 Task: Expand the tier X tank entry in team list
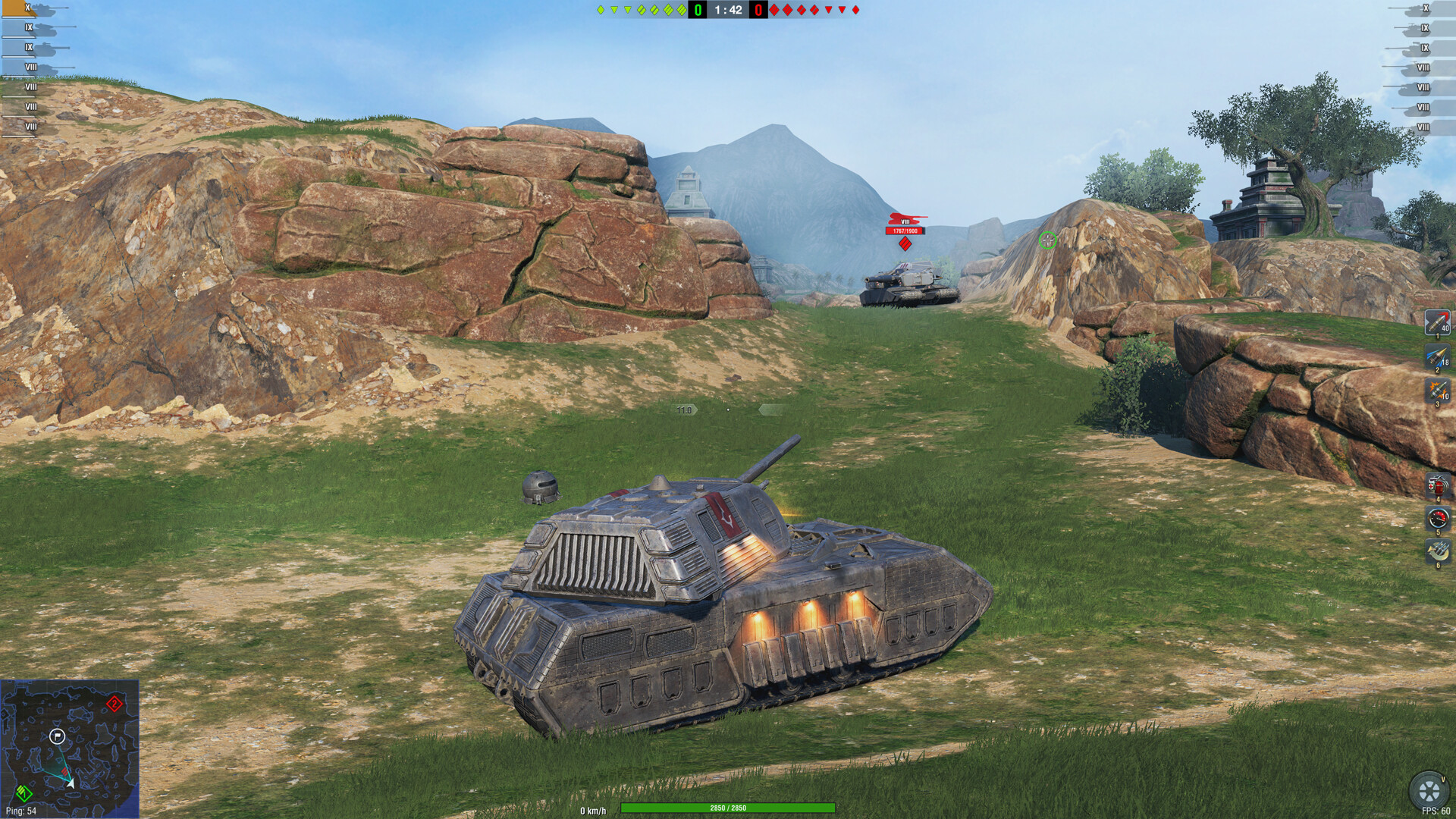tap(28, 8)
